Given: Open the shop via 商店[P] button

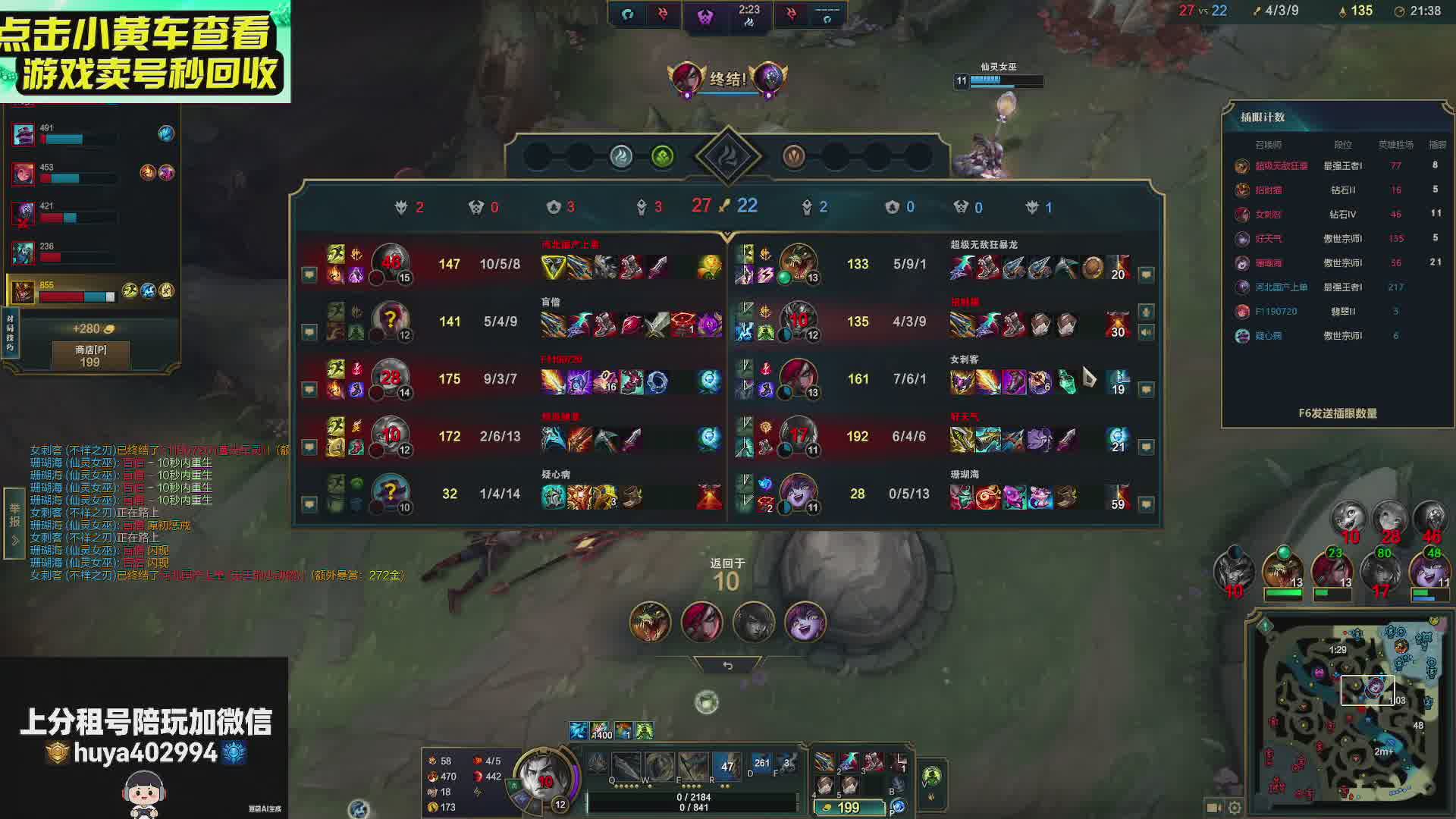Looking at the screenshot, I should [90, 356].
